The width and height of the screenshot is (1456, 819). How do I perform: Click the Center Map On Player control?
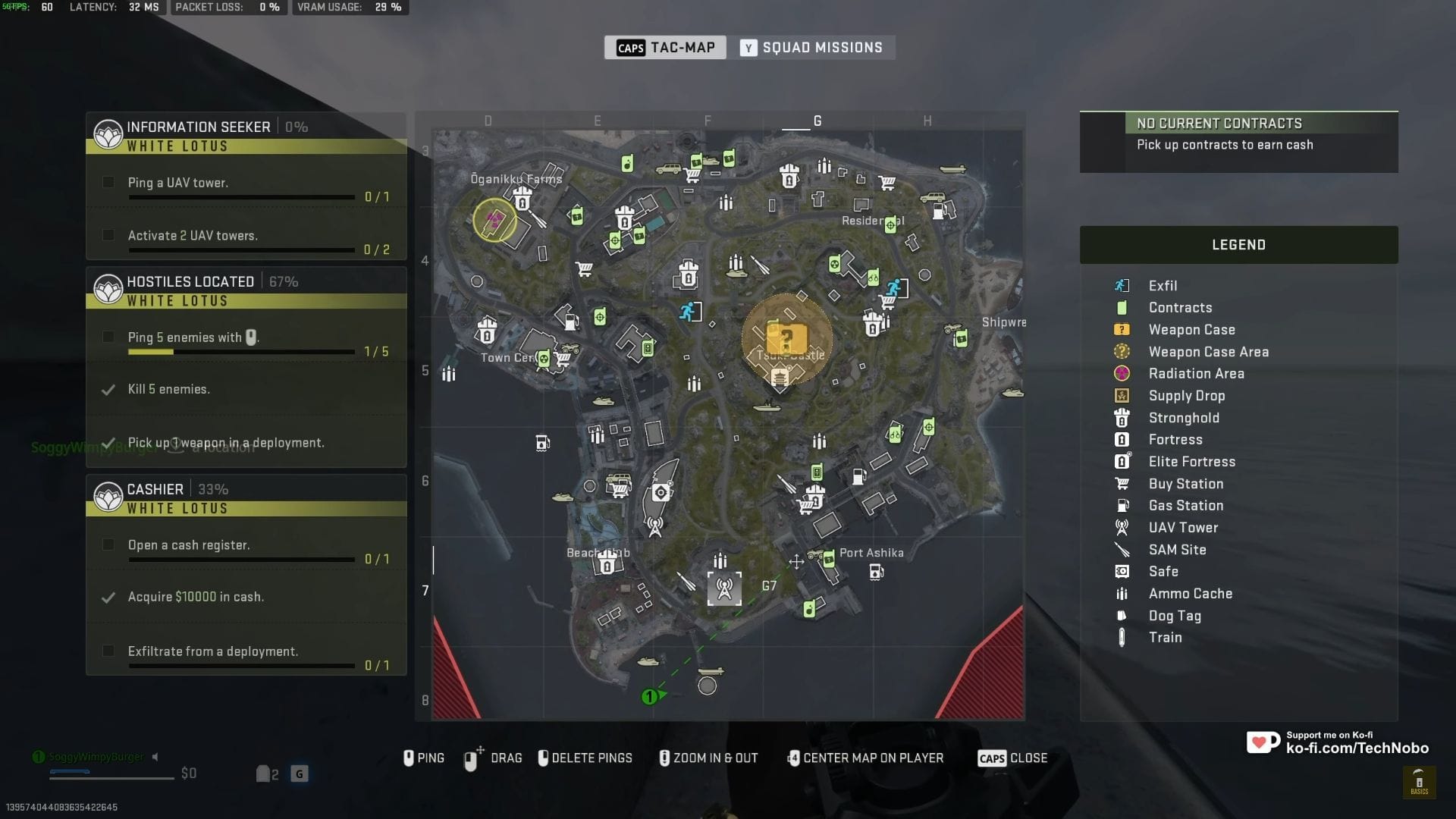(x=864, y=758)
